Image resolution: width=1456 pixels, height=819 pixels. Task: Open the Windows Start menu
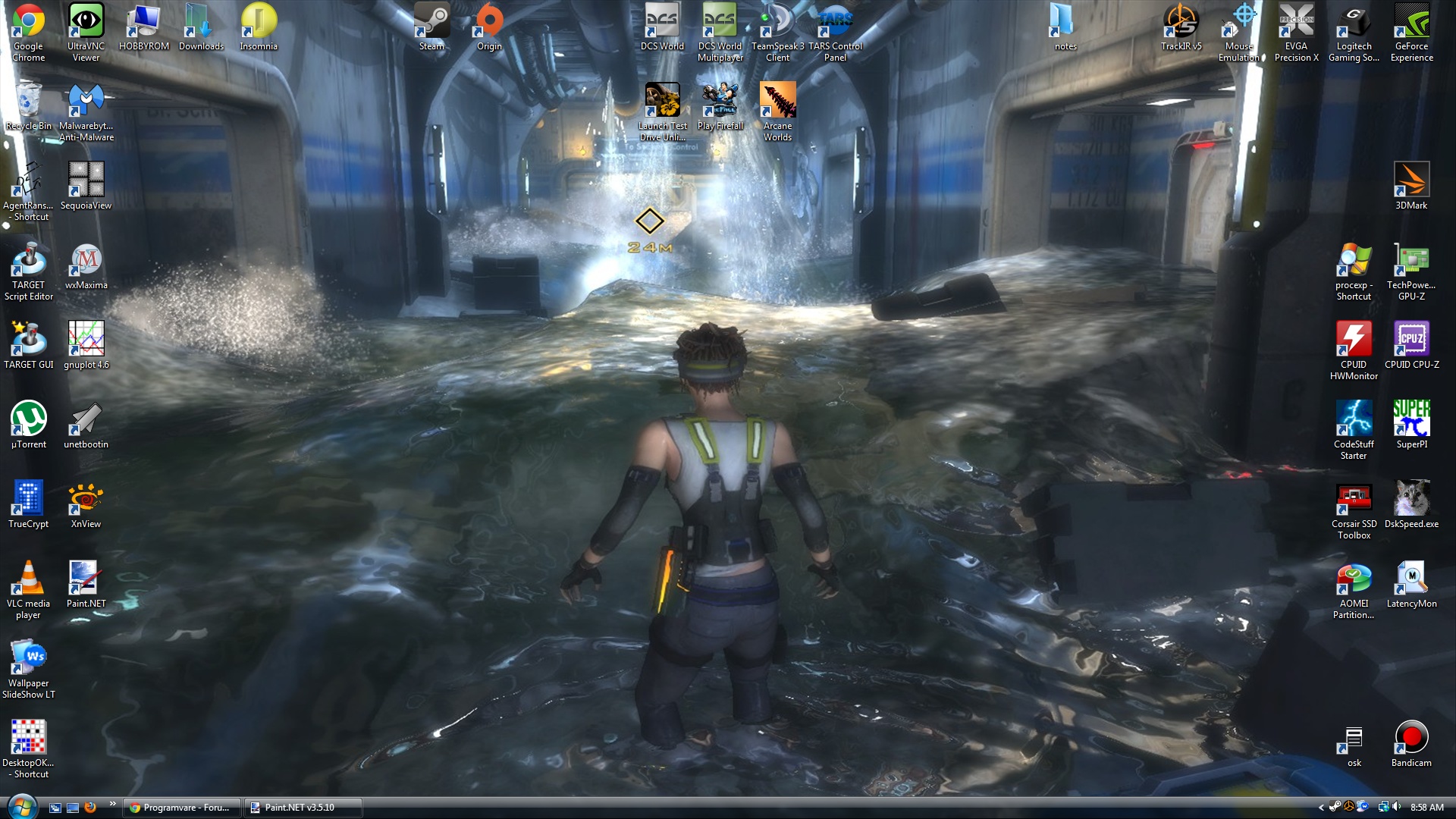21,806
